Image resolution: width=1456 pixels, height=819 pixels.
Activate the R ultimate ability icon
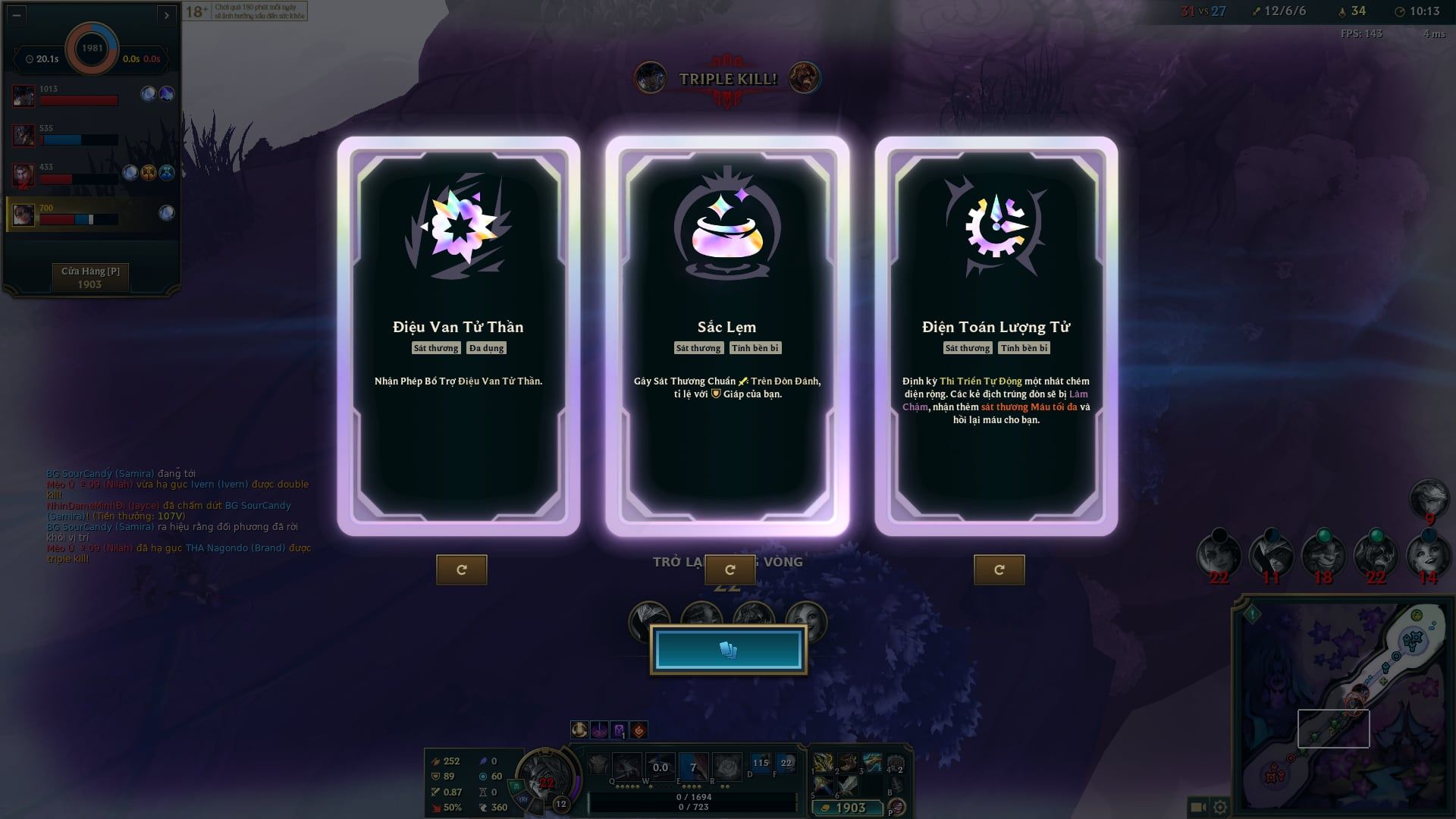pos(726,767)
